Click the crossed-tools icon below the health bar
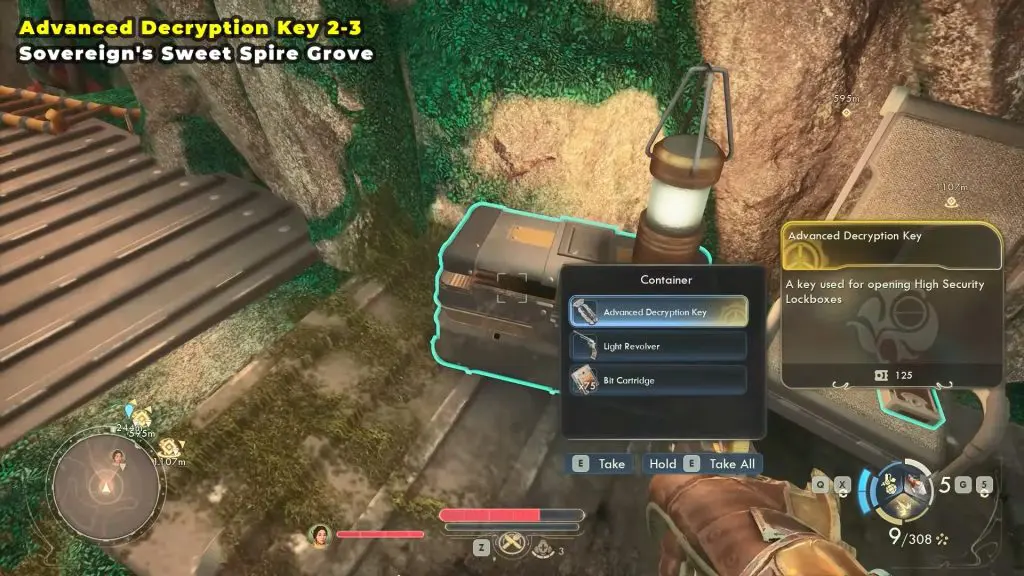This screenshot has width=1024, height=576. click(x=512, y=548)
